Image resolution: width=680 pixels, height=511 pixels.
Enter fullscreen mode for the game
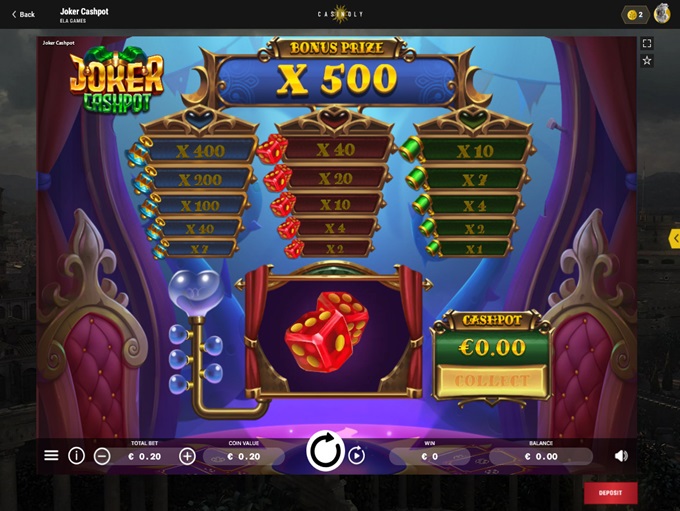coord(647,44)
